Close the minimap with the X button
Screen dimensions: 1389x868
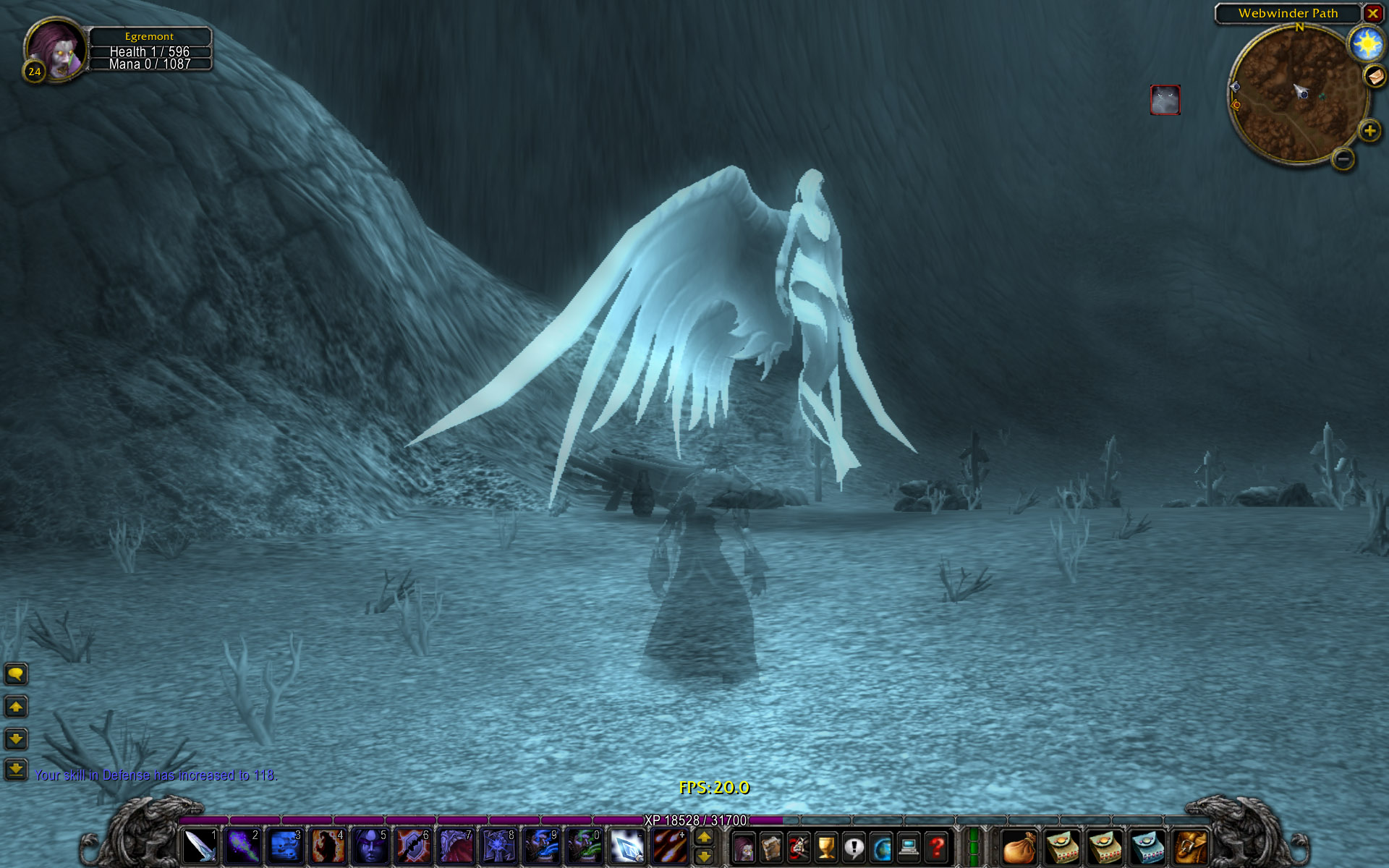tap(1372, 13)
